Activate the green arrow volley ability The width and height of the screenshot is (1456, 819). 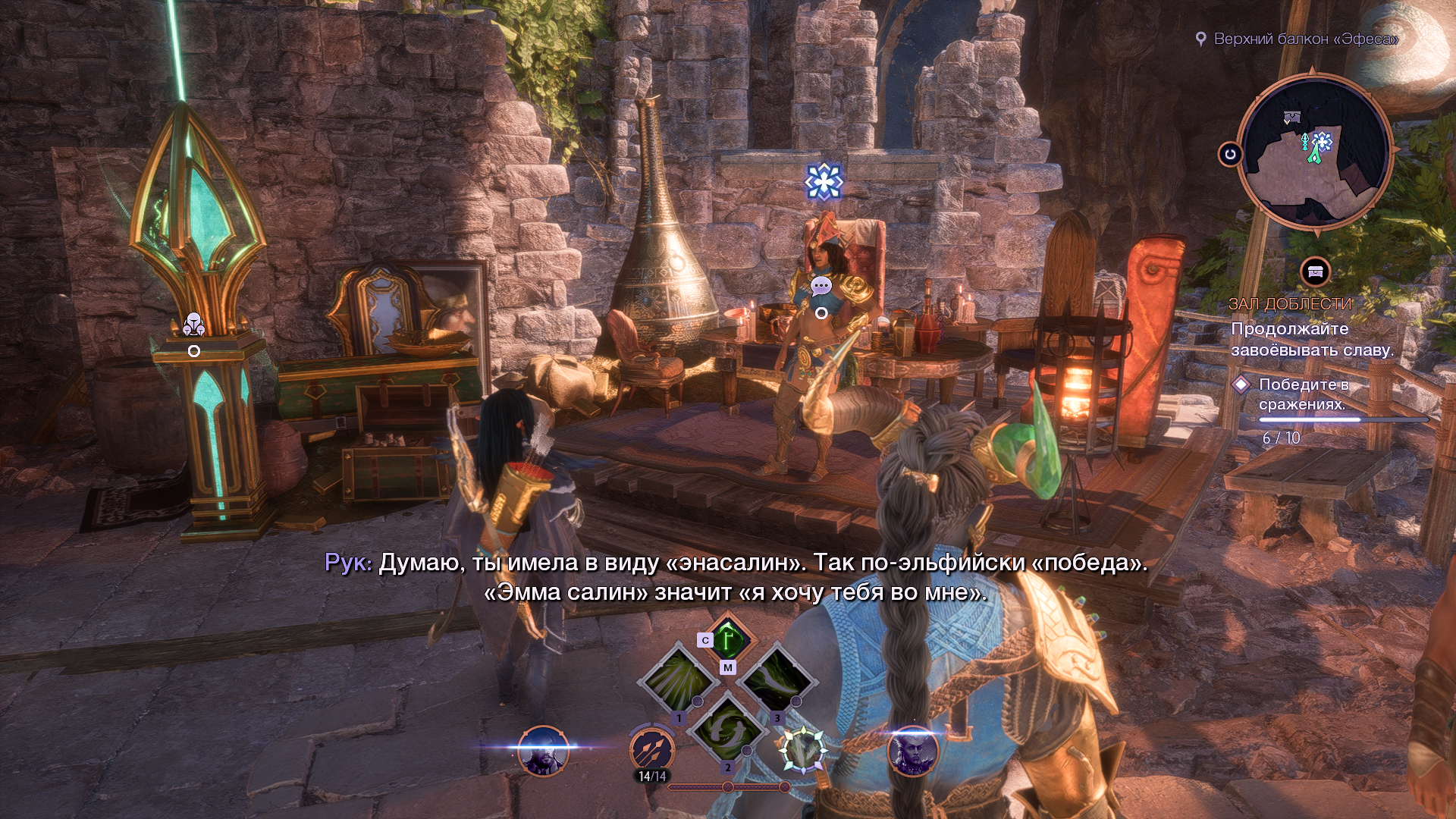coord(677,679)
